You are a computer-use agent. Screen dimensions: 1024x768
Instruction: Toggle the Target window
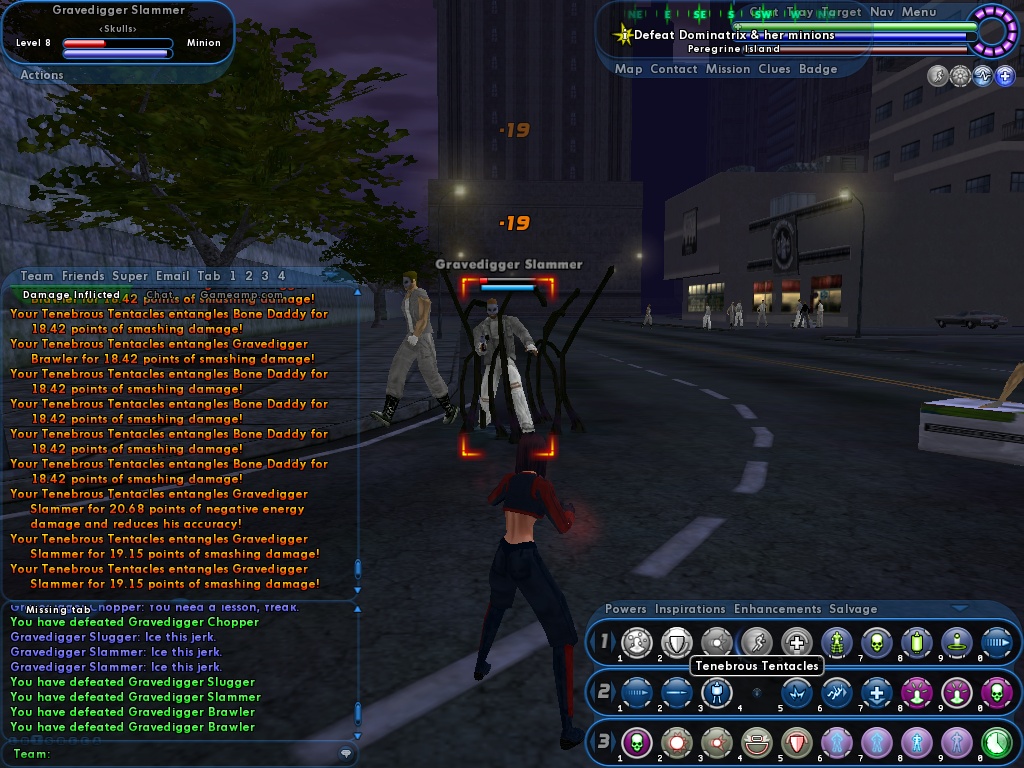pos(841,12)
